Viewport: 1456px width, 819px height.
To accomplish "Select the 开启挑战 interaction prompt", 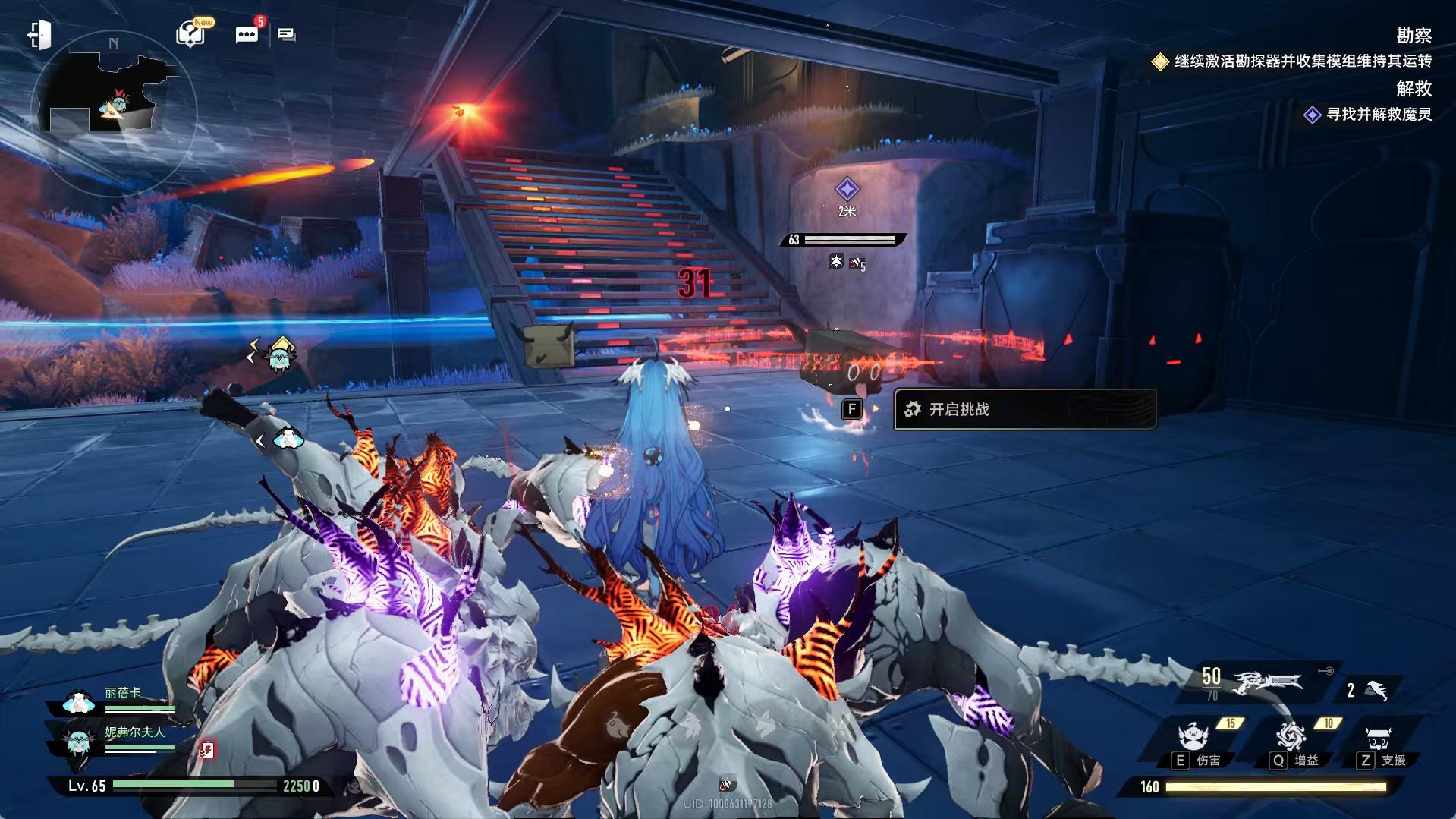I will point(1024,410).
